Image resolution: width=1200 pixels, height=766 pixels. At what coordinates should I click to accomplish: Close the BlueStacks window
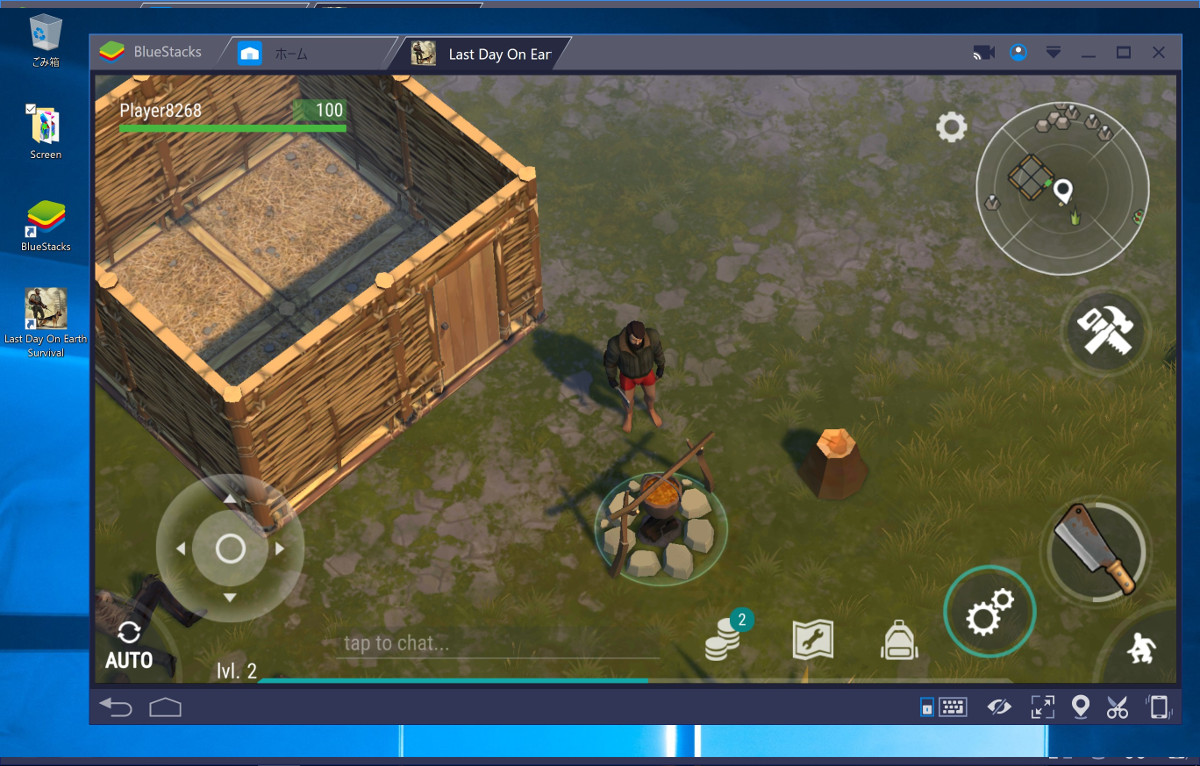tap(1159, 53)
